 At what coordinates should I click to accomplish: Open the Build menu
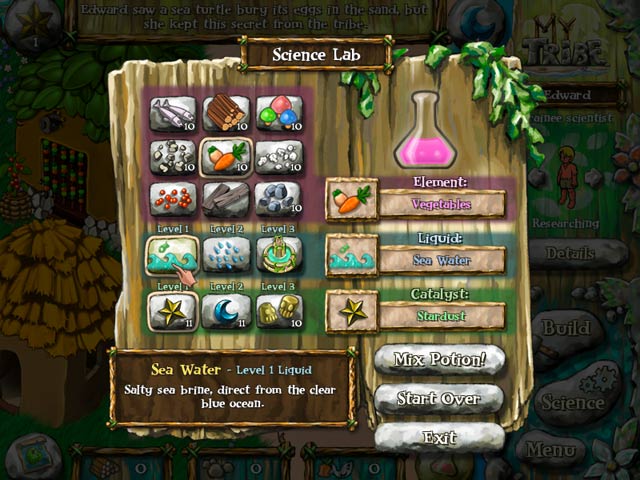tap(567, 328)
